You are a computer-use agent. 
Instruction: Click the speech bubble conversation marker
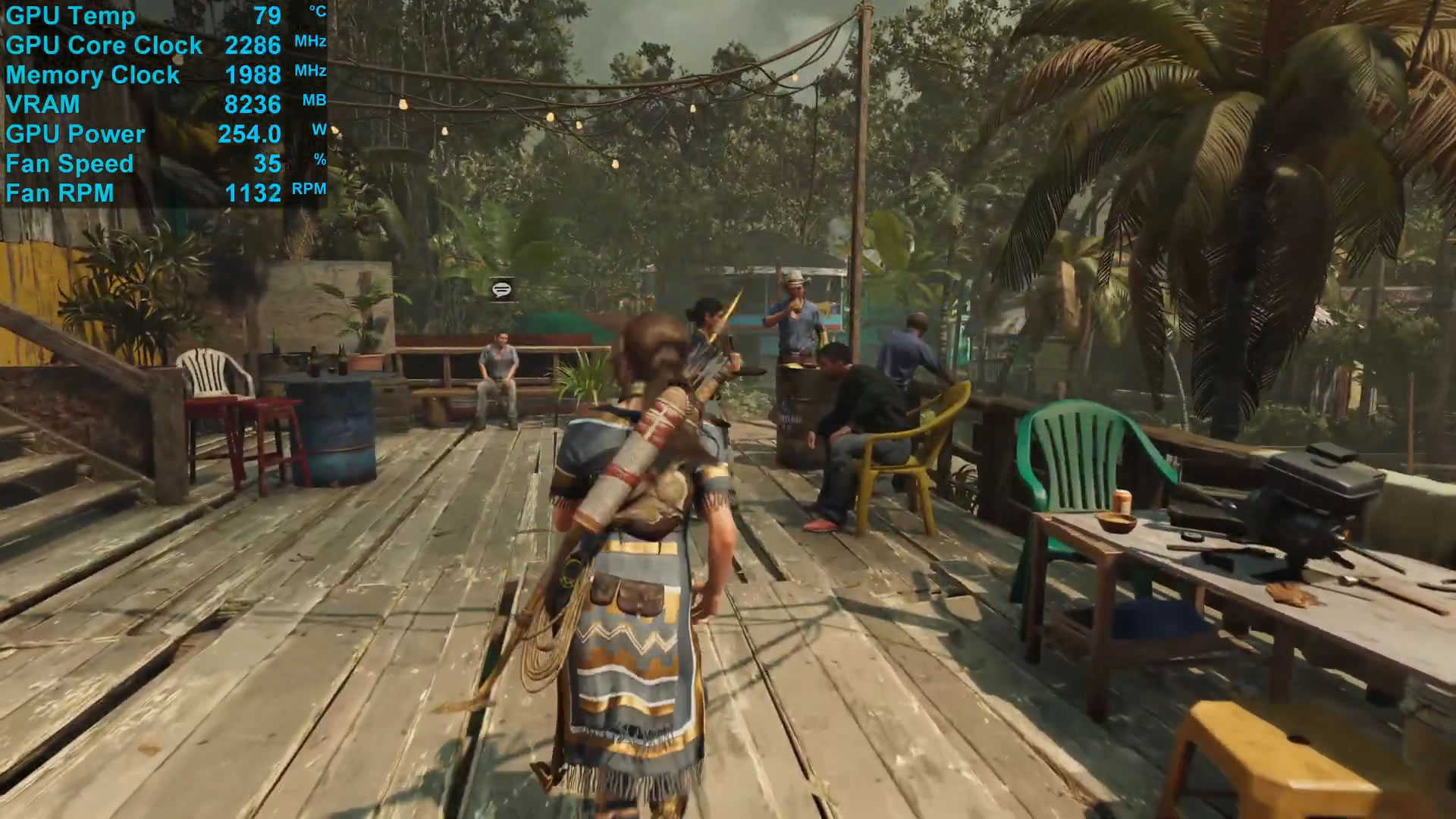pos(501,289)
